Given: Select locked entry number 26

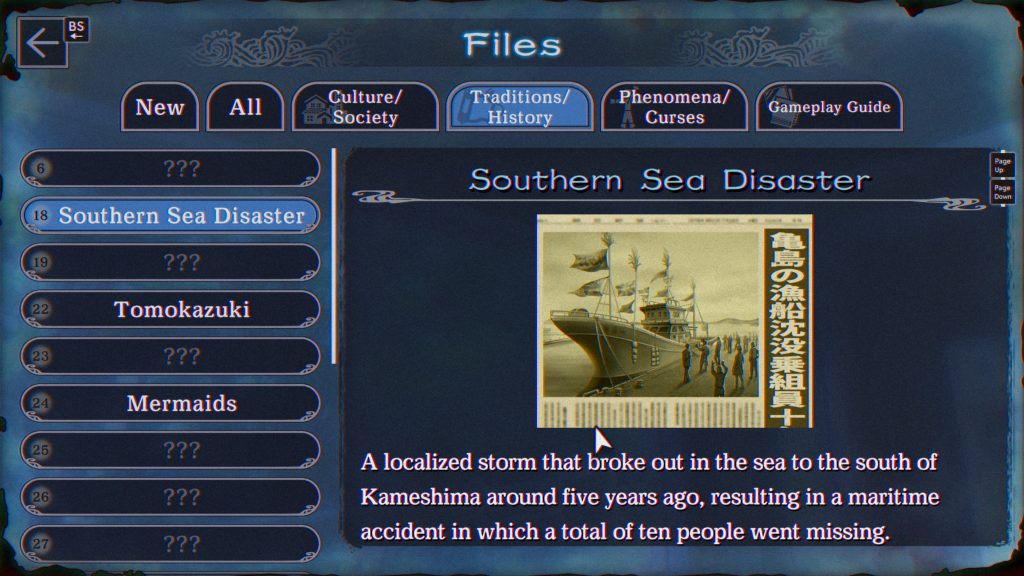Looking at the screenshot, I should [170, 497].
